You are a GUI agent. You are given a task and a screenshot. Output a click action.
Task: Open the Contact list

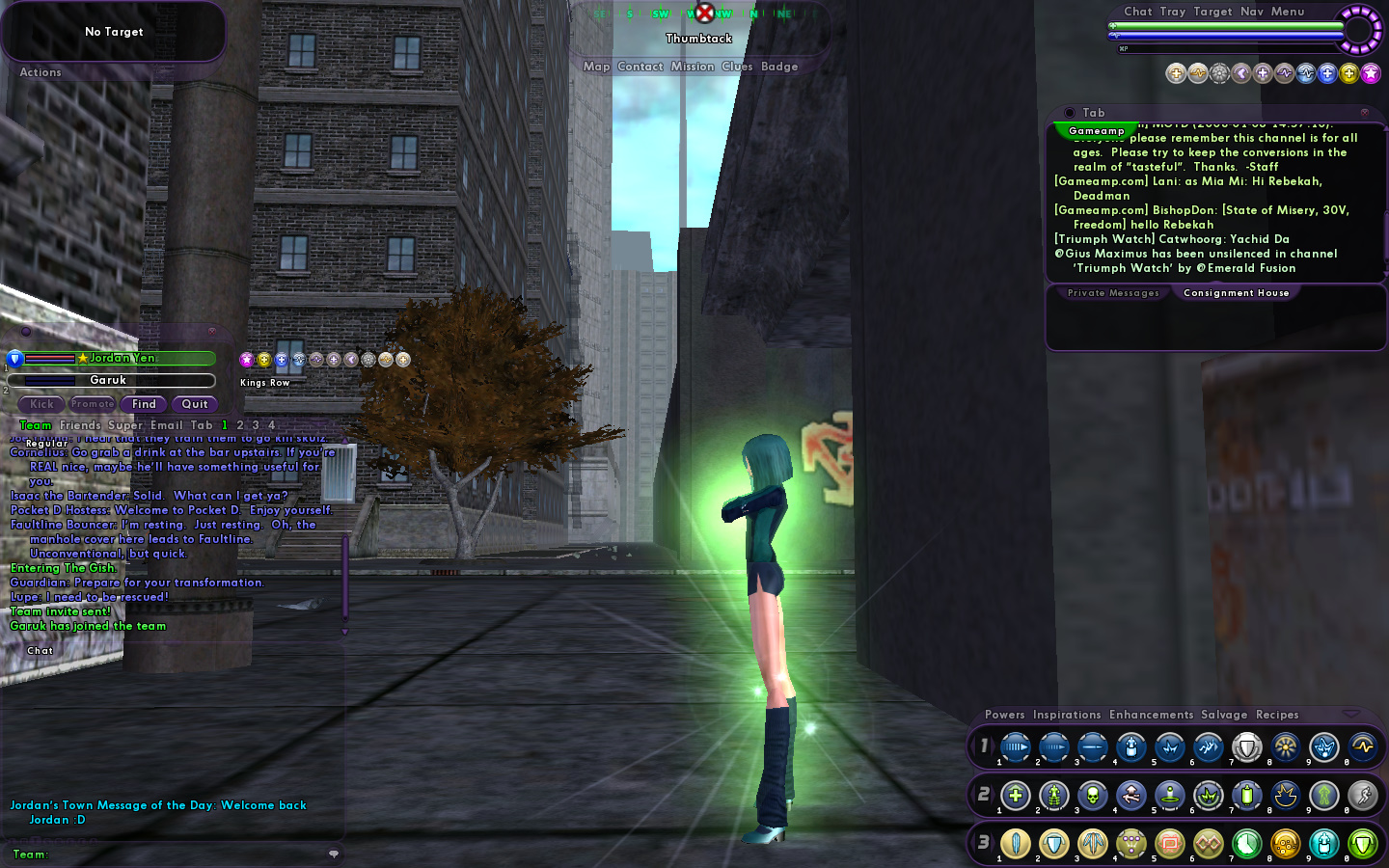640,67
